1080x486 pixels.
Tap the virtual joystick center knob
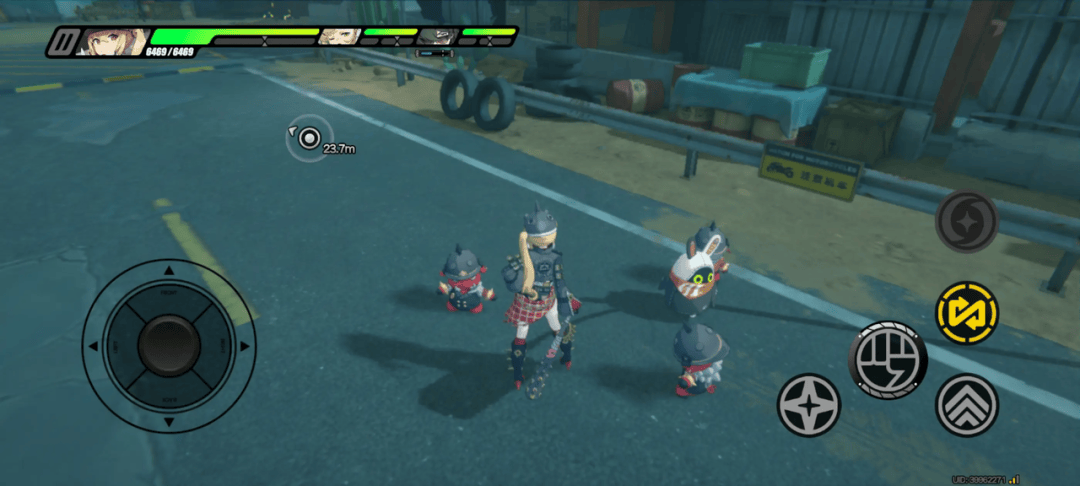pyautogui.click(x=169, y=345)
